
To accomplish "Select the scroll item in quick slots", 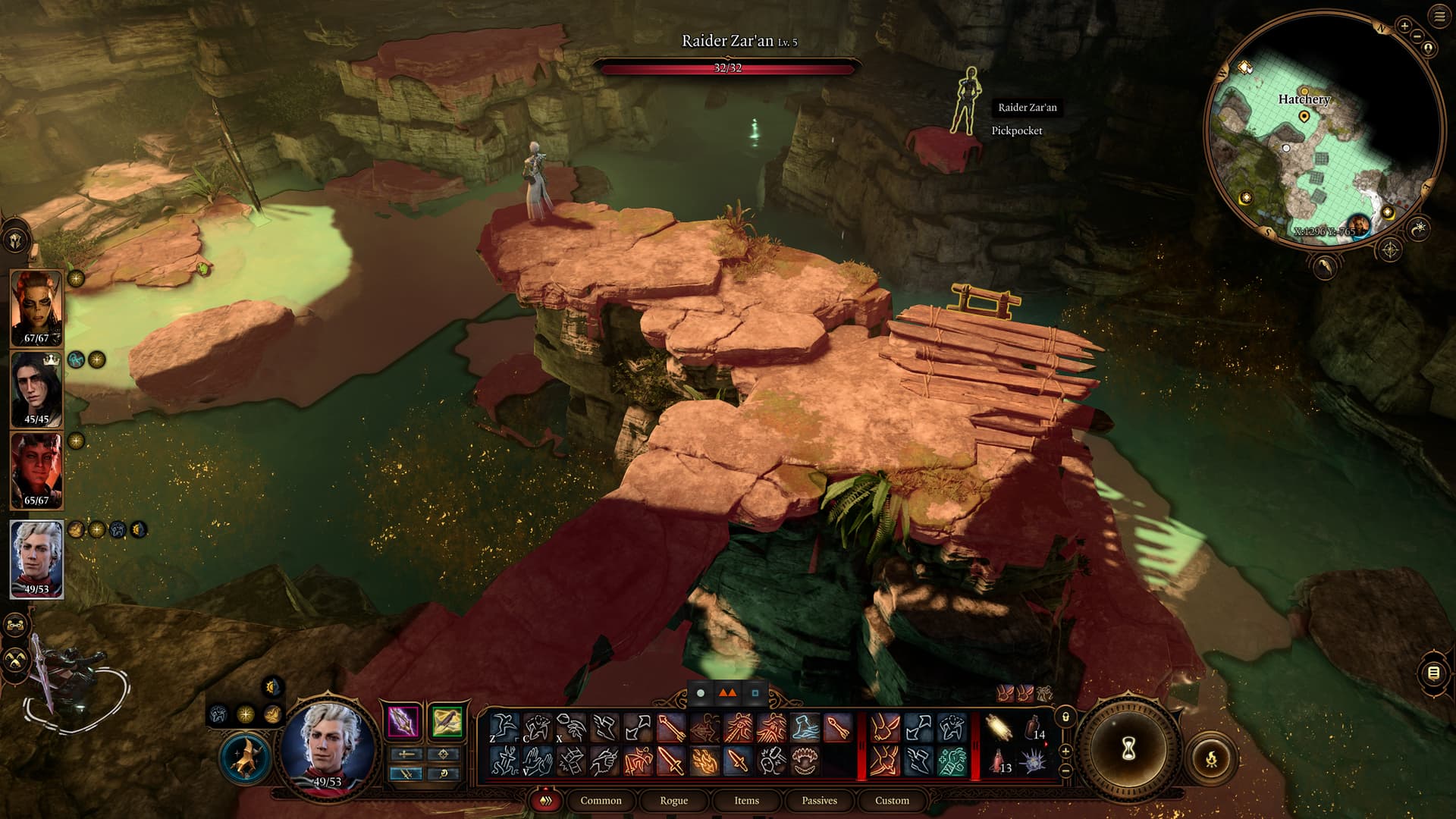I will point(999,729).
